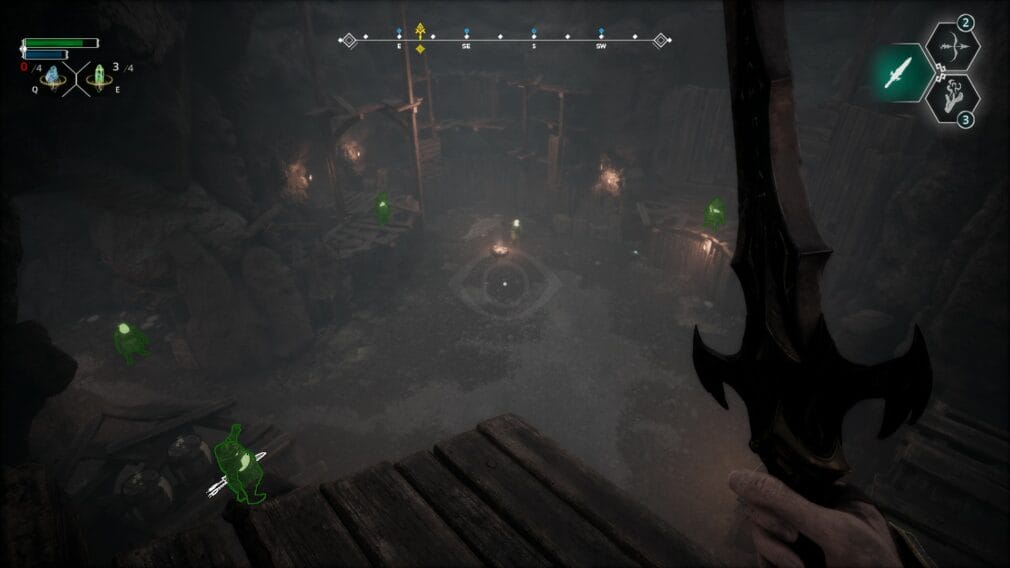The height and width of the screenshot is (568, 1010).
Task: Switch to the bow weapon slot
Action: click(x=951, y=46)
